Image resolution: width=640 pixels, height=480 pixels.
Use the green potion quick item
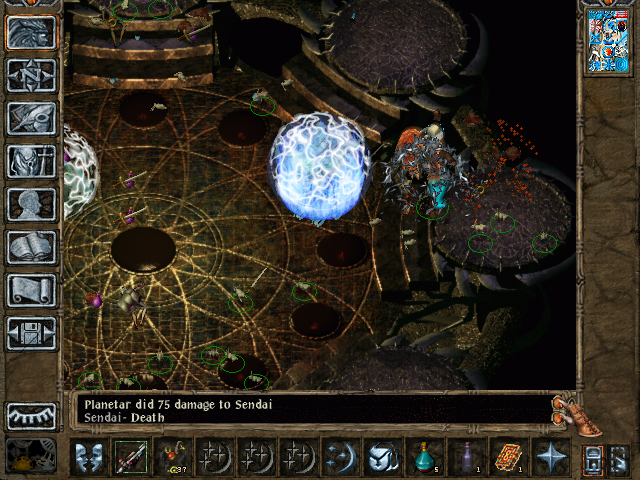(x=424, y=457)
